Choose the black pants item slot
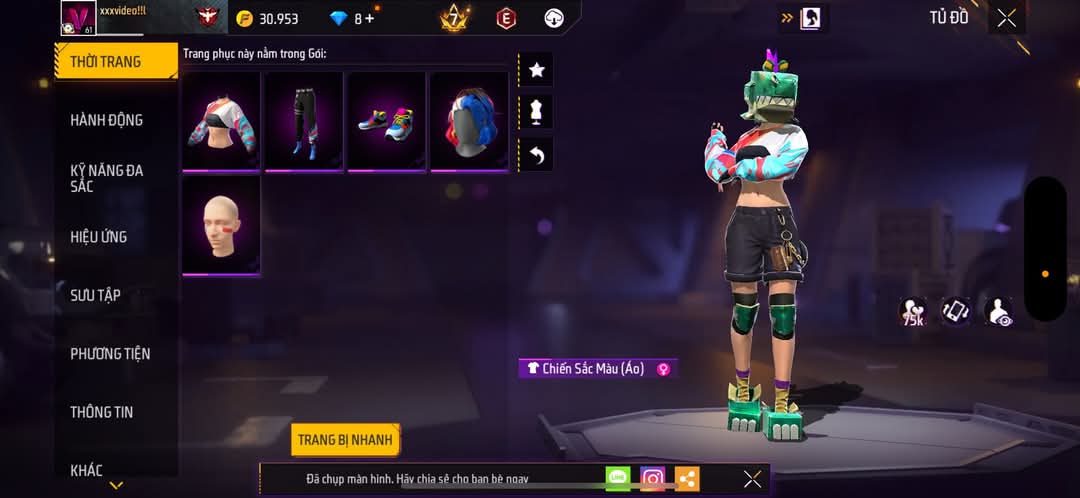Image resolution: width=1080 pixels, height=498 pixels. coord(304,120)
